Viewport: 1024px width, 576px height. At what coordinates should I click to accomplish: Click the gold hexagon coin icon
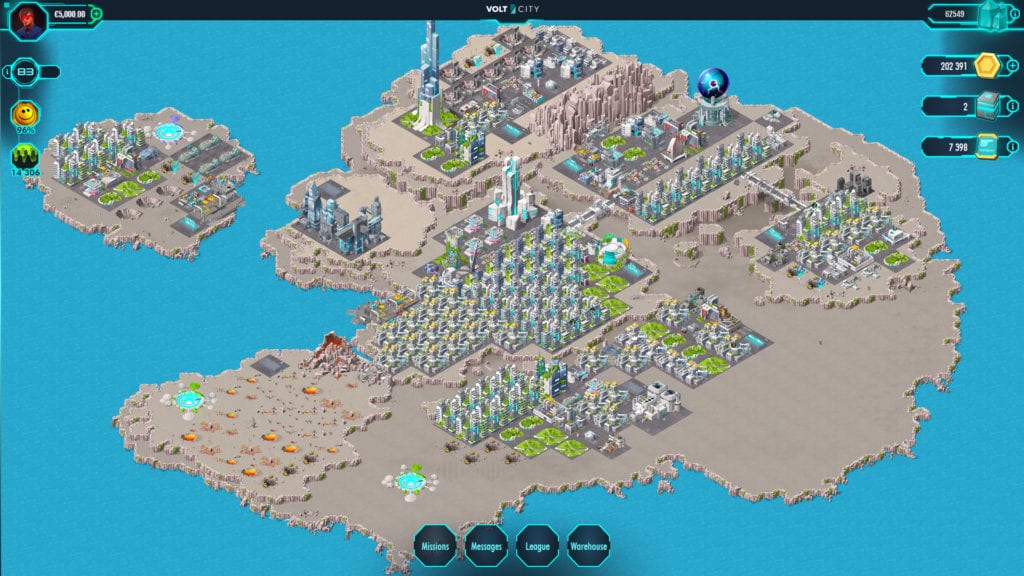coord(986,66)
